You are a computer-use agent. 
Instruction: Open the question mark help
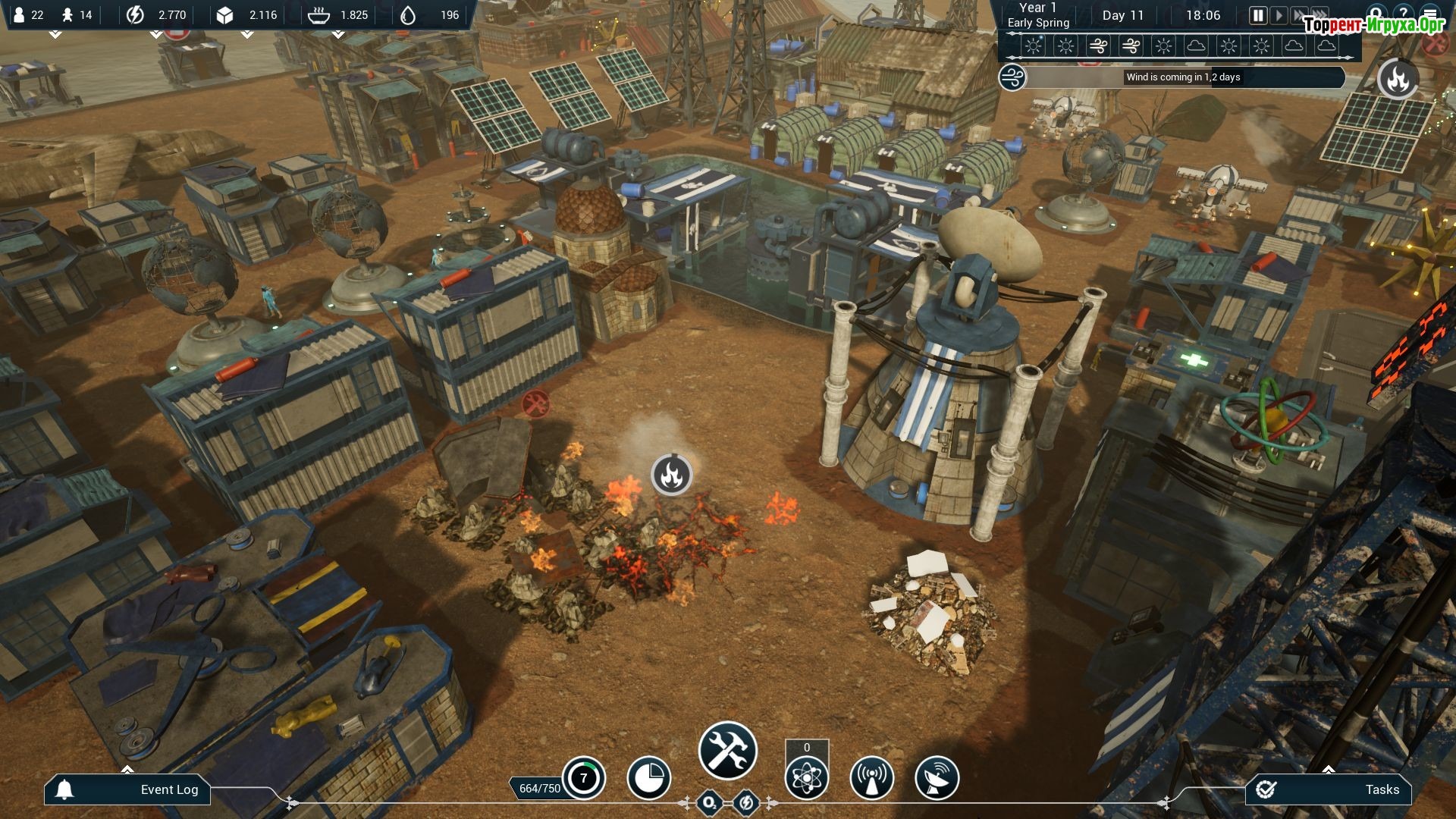pos(1403,14)
